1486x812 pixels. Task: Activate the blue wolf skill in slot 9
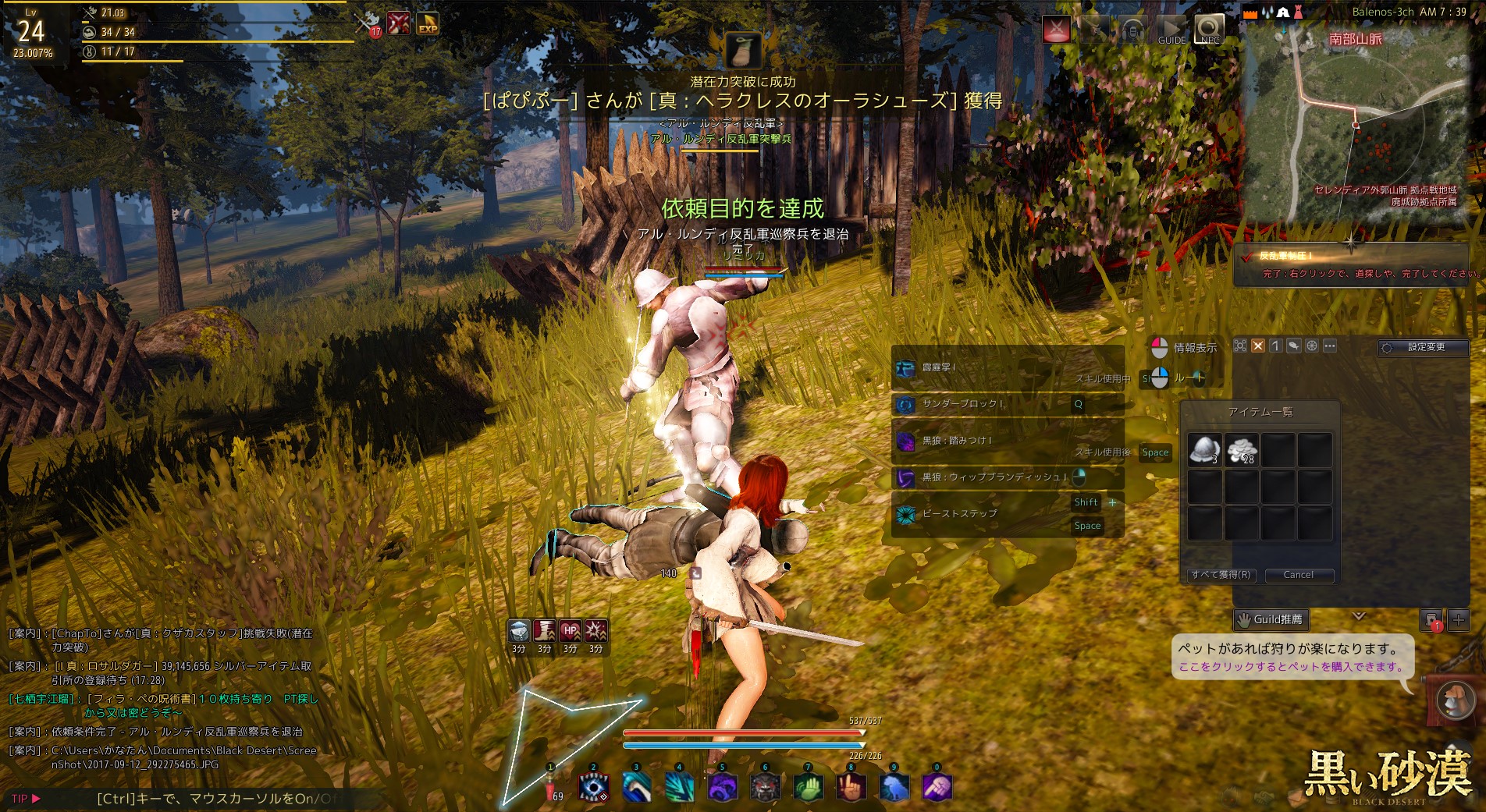click(894, 788)
